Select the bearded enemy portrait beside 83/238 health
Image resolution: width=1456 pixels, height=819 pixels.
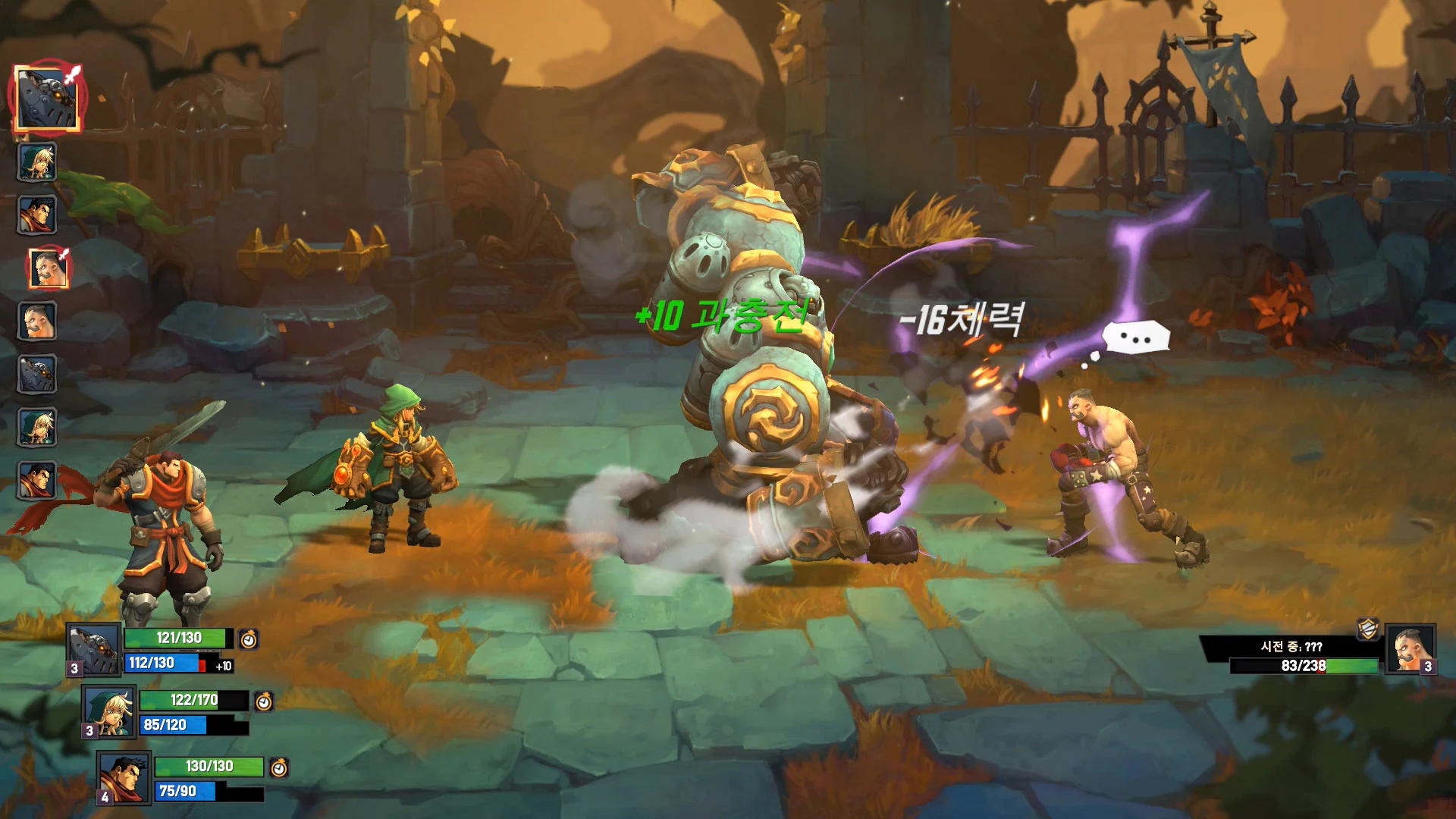(1410, 649)
